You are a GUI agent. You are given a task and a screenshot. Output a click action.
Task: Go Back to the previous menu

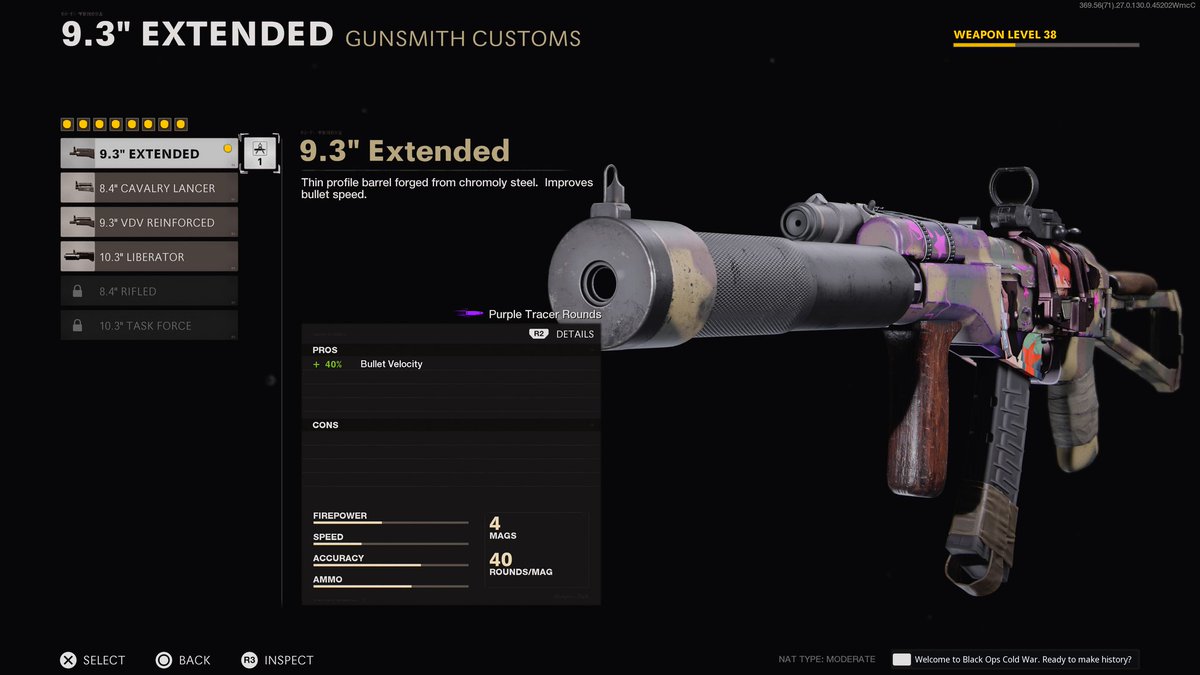click(x=183, y=660)
